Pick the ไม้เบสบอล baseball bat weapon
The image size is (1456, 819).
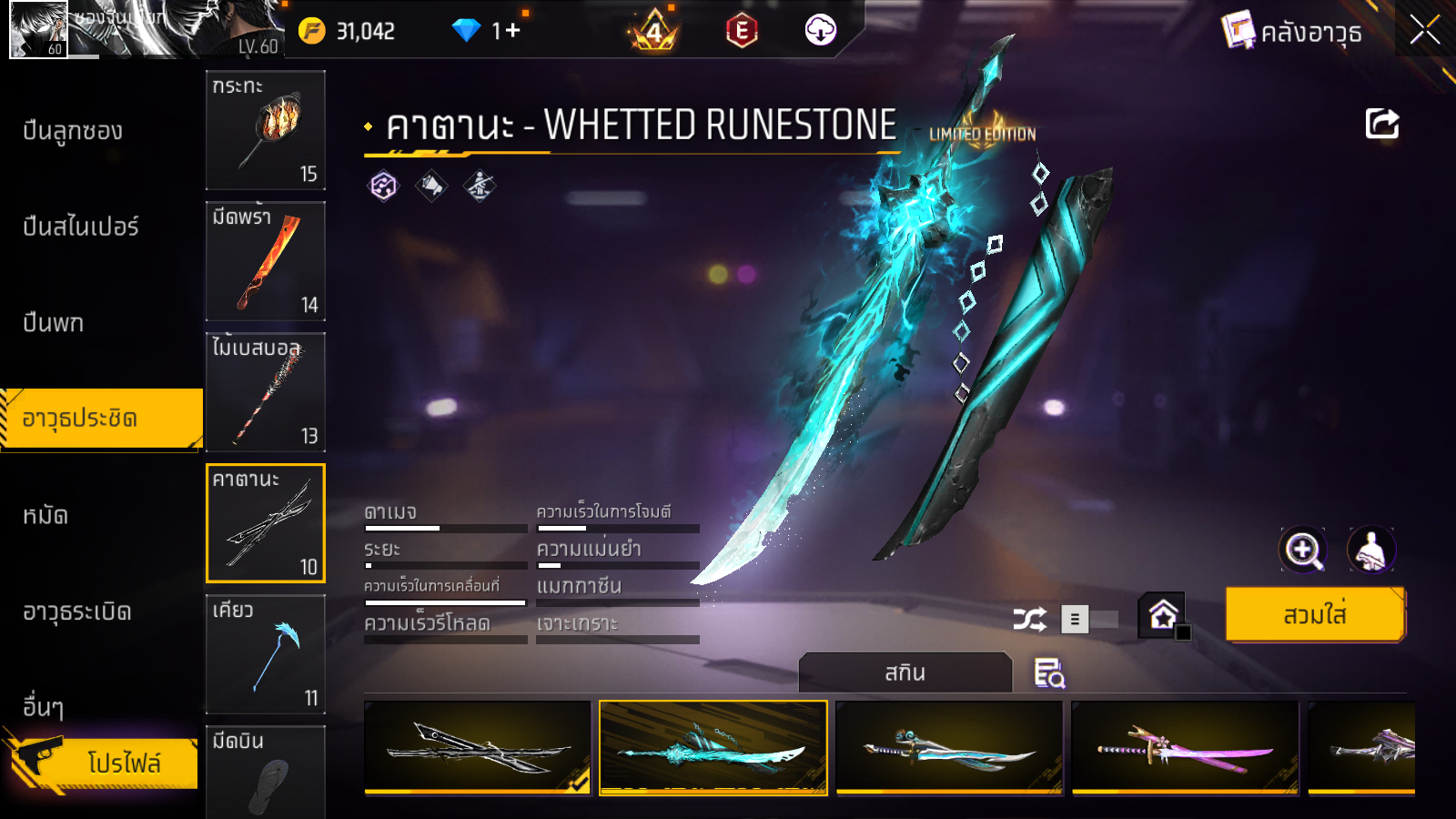tap(266, 392)
